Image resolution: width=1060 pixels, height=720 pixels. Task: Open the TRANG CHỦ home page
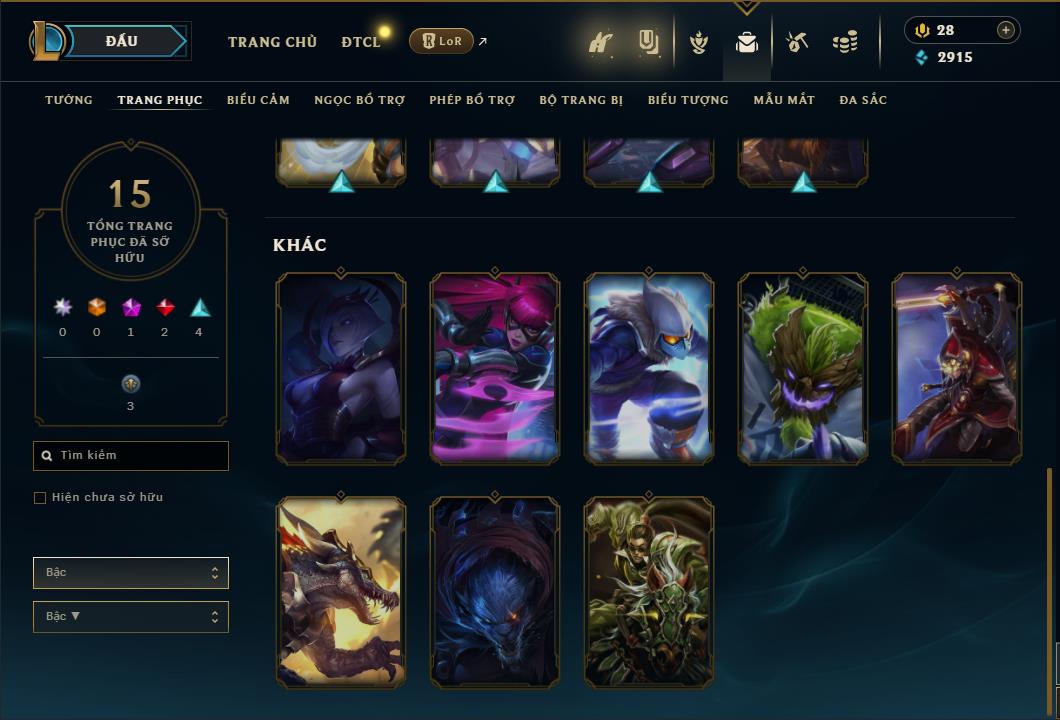click(x=272, y=42)
